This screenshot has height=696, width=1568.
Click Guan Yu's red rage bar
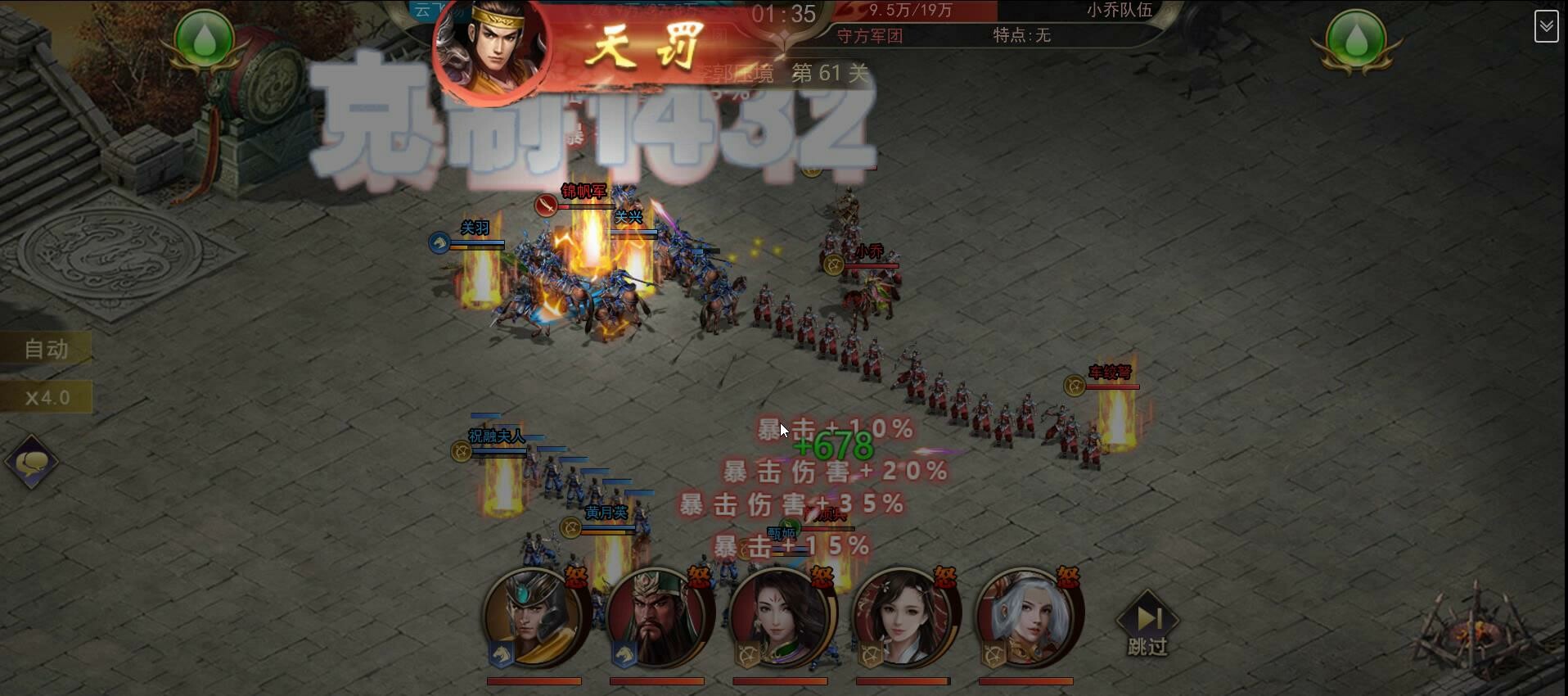[x=656, y=680]
